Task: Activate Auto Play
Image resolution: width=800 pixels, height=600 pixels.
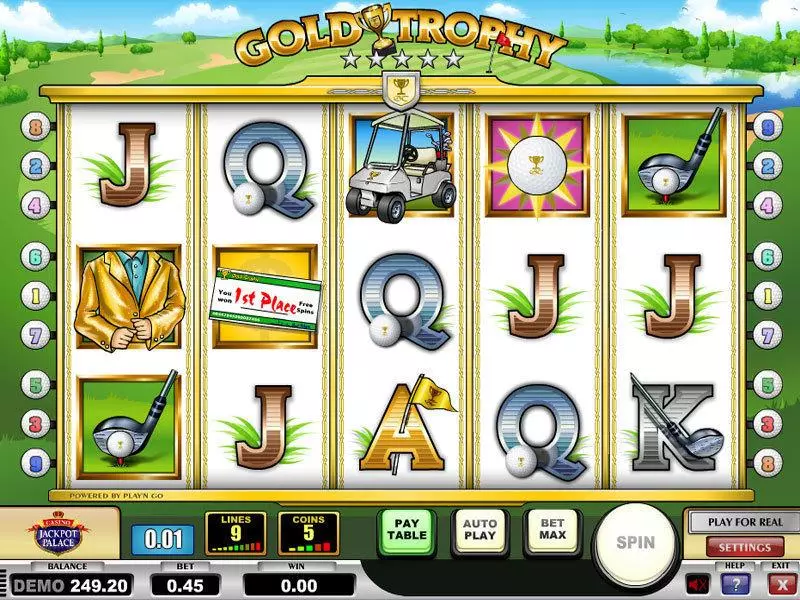Action: click(479, 530)
